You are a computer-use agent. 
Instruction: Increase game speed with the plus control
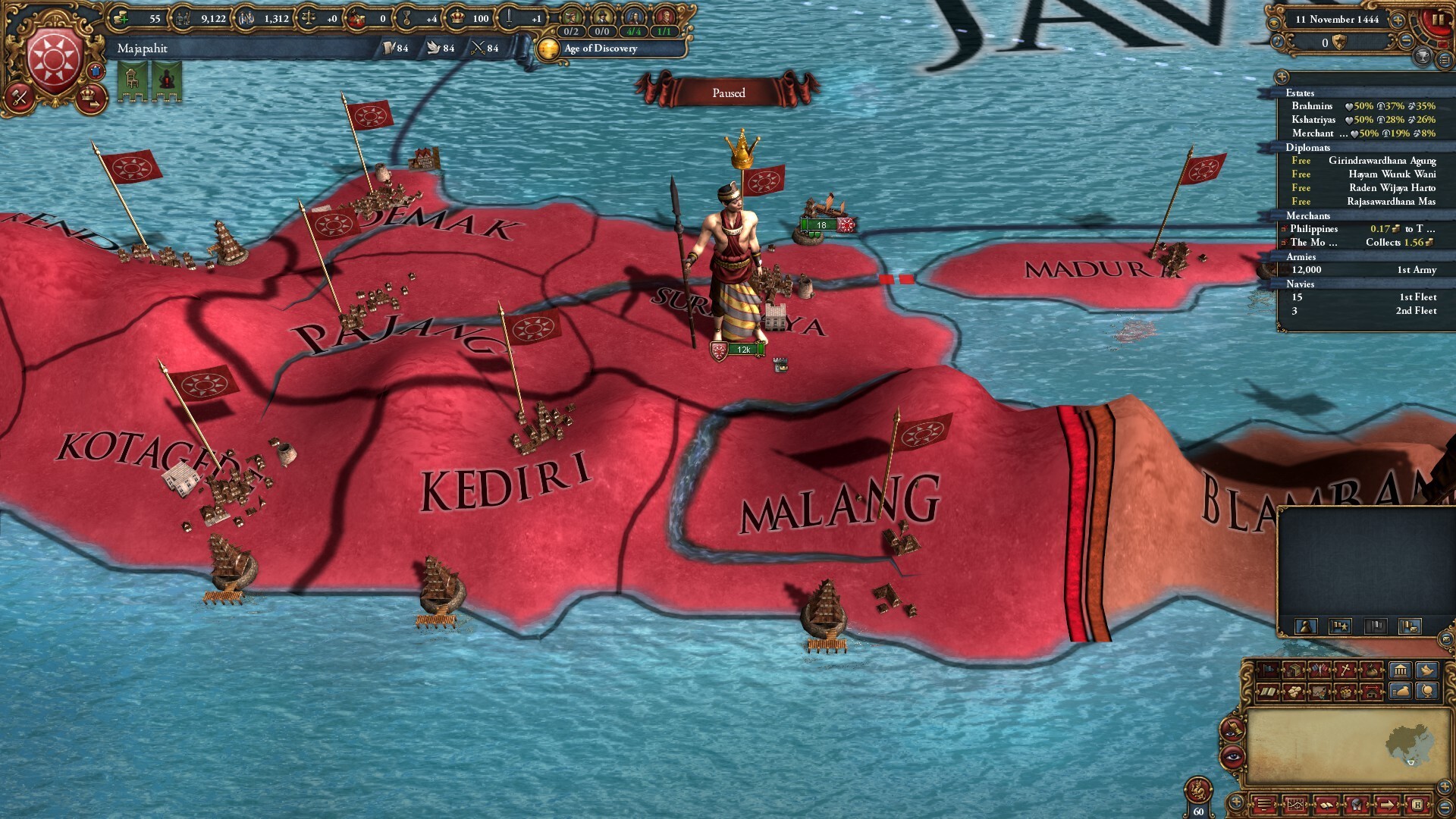(1397, 20)
